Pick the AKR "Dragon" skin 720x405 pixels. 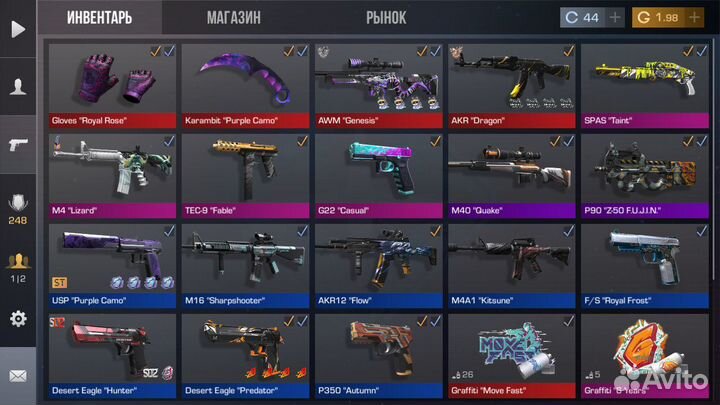coord(511,84)
